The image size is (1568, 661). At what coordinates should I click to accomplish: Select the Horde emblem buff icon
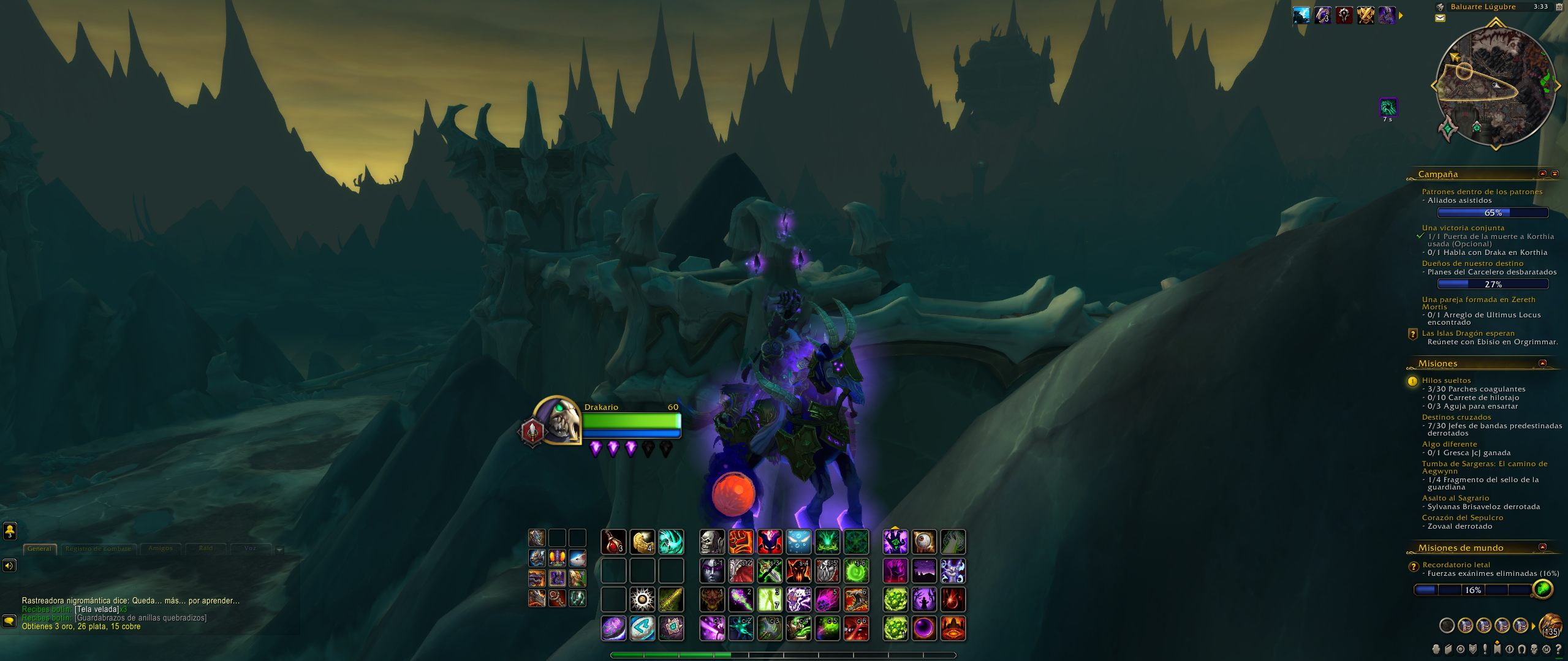click(x=1344, y=15)
